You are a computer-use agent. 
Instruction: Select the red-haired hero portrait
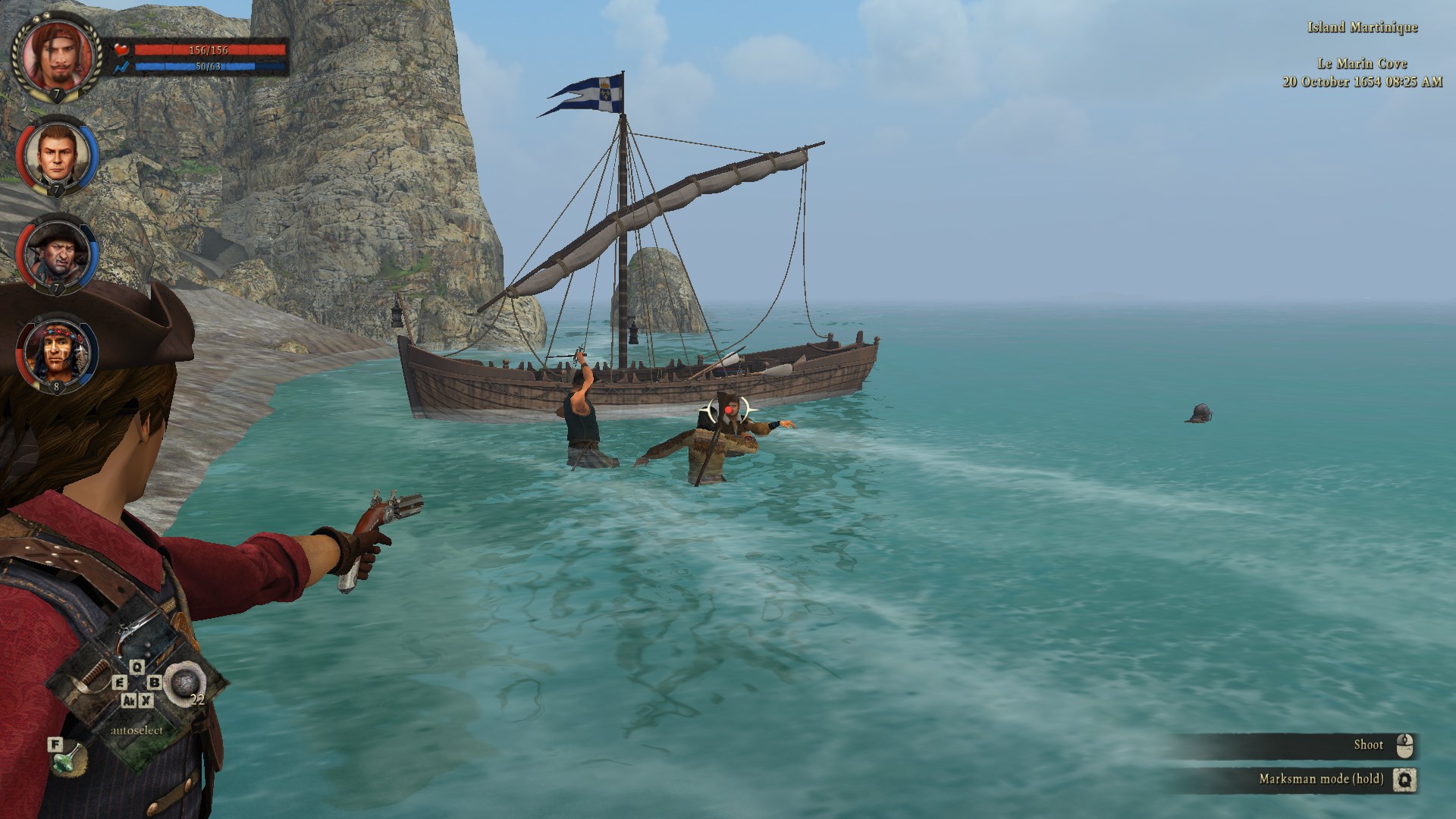[57, 55]
